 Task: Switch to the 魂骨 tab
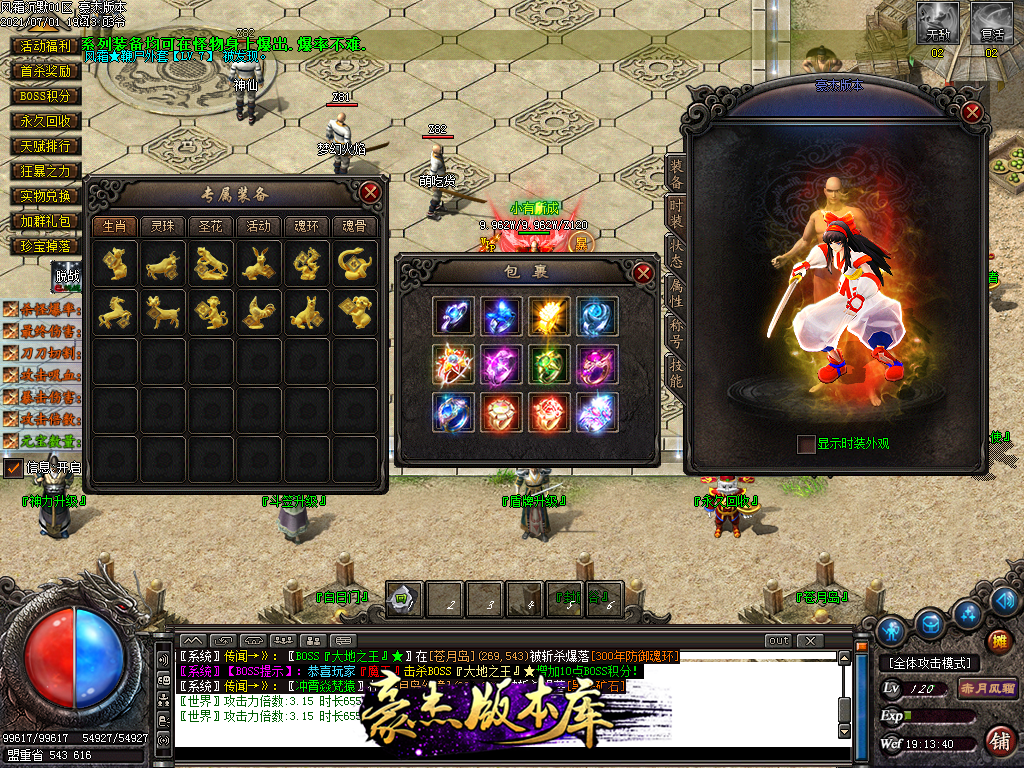click(354, 226)
